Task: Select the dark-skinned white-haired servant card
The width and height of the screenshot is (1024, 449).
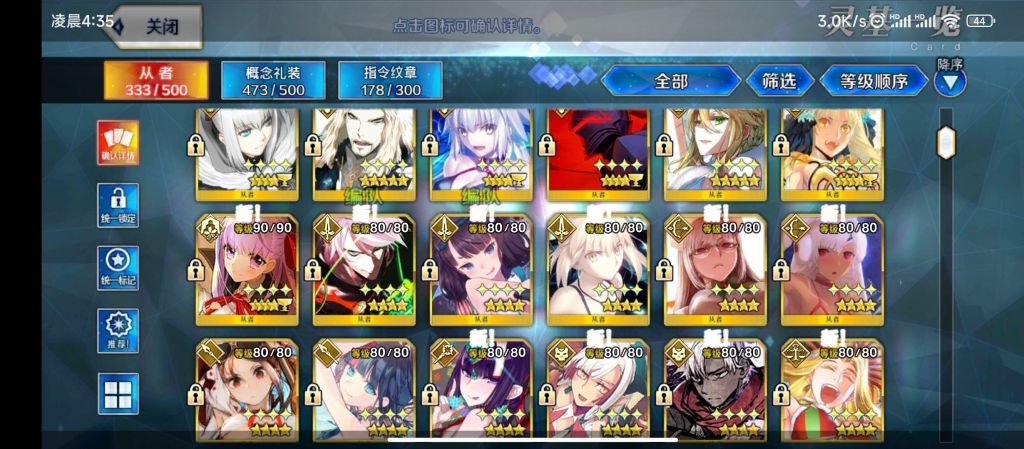Action: pos(714,390)
